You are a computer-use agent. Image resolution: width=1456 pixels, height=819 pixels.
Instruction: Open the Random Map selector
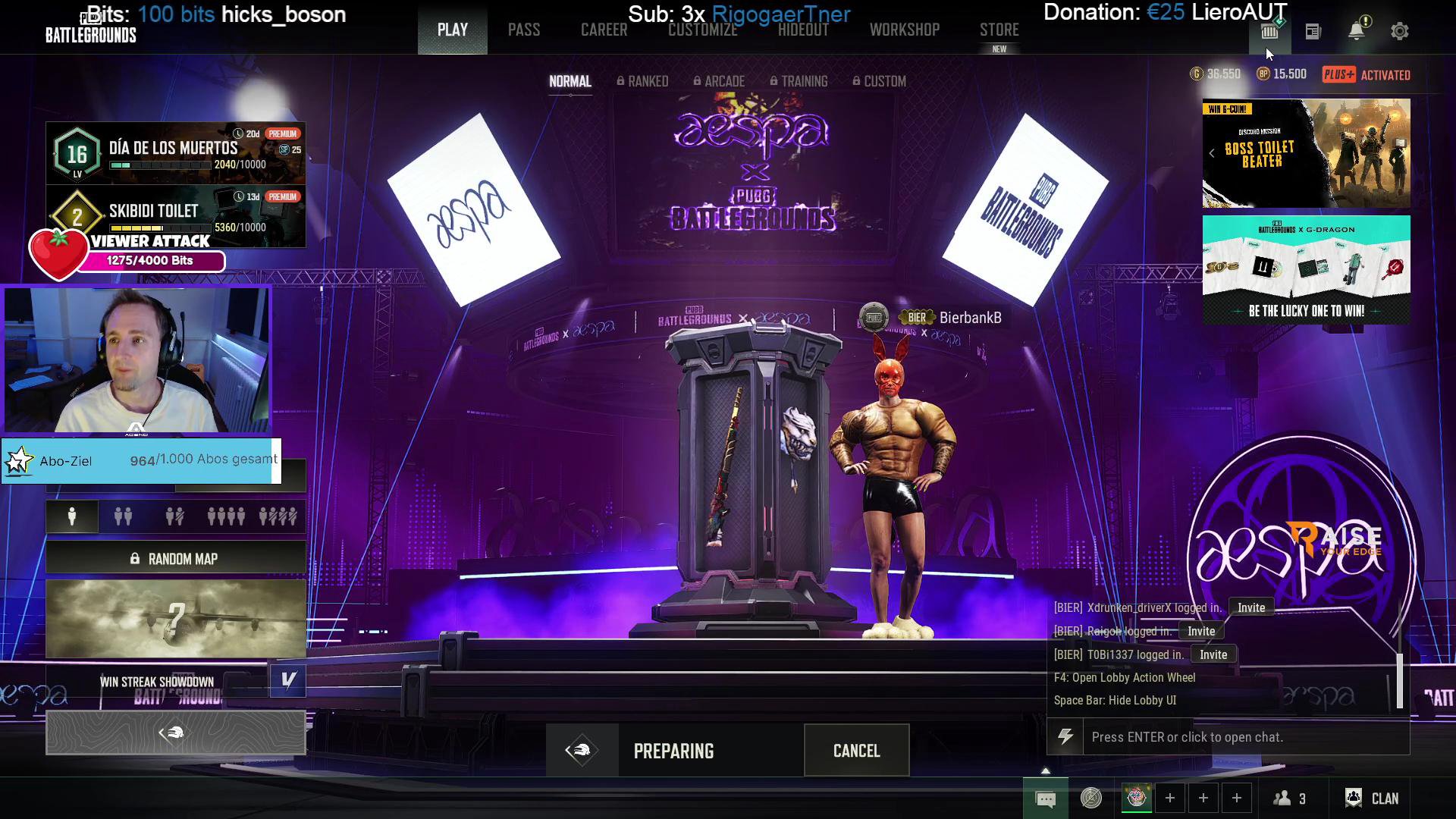tap(176, 559)
